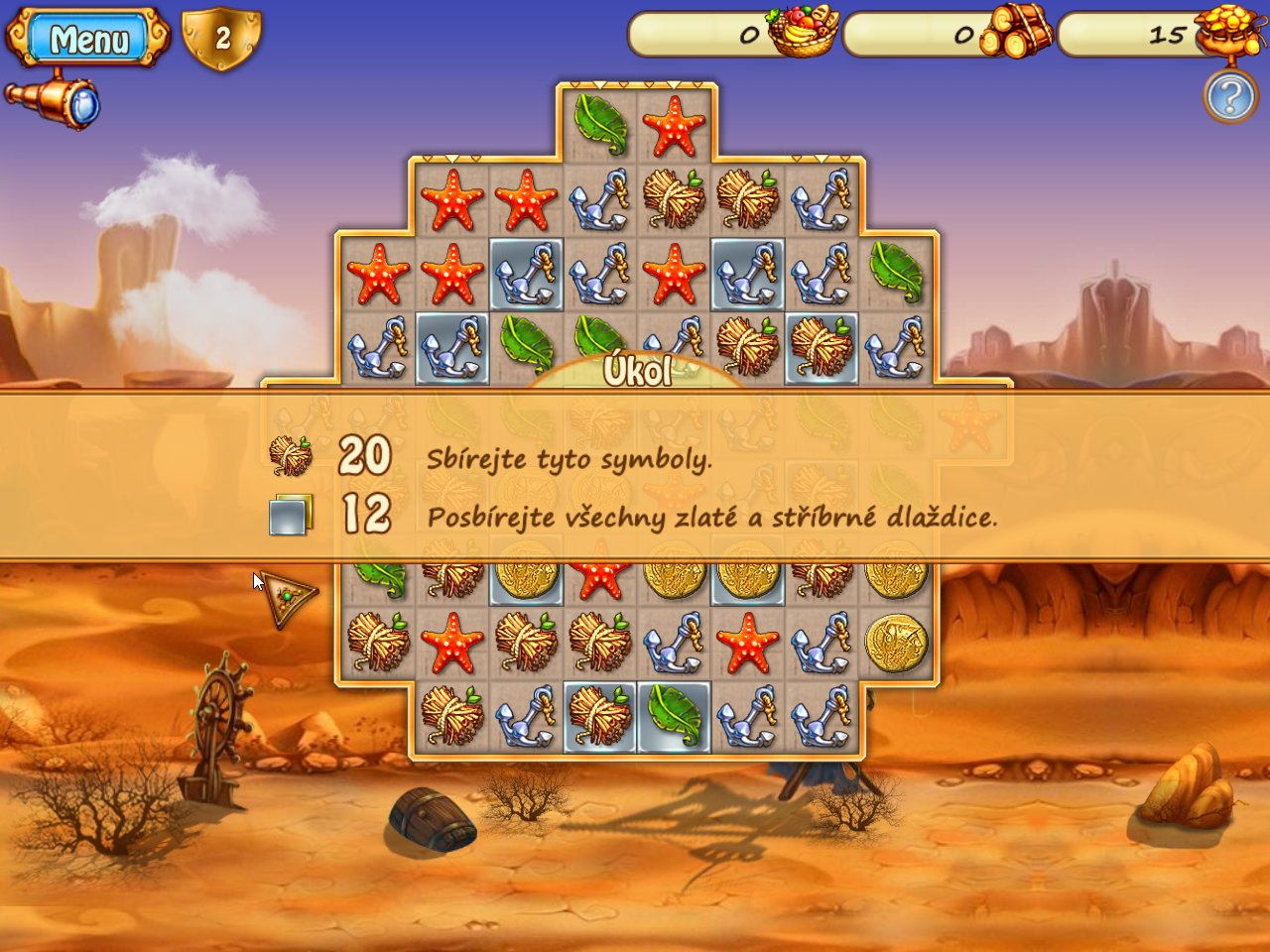Activate the brass spyglass hint tool
The height and width of the screenshot is (952, 1270).
tap(54, 100)
